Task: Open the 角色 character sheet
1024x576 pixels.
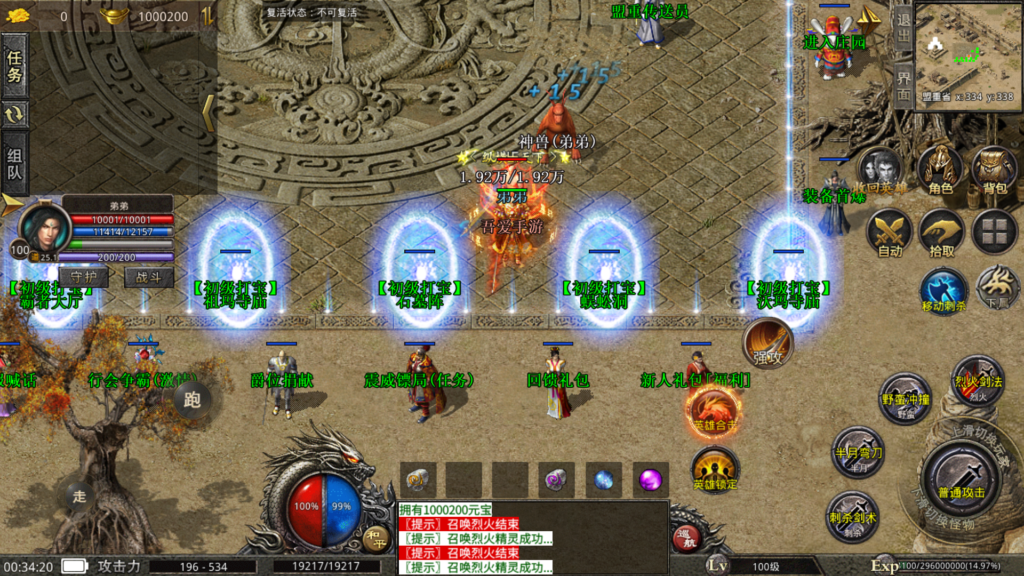Action: click(x=940, y=170)
